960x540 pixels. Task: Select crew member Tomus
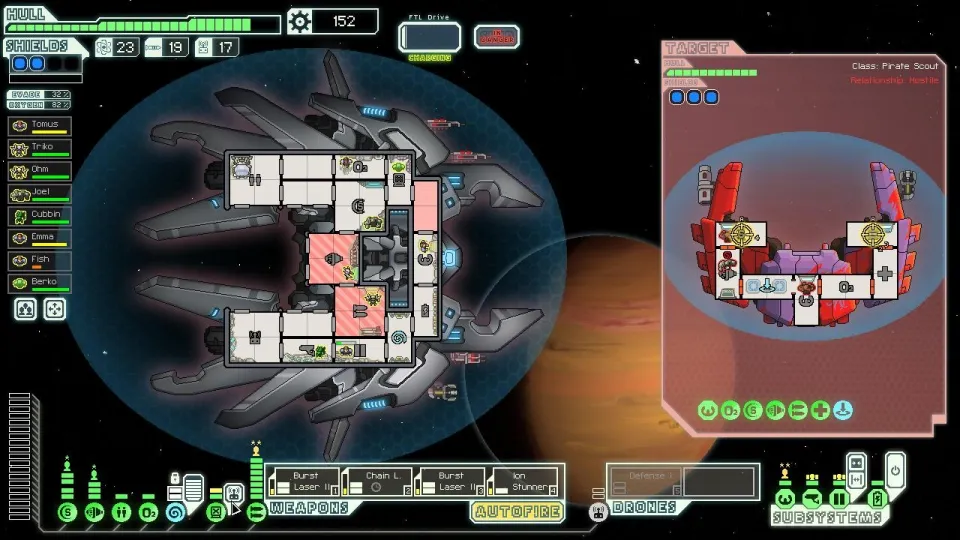pos(40,126)
